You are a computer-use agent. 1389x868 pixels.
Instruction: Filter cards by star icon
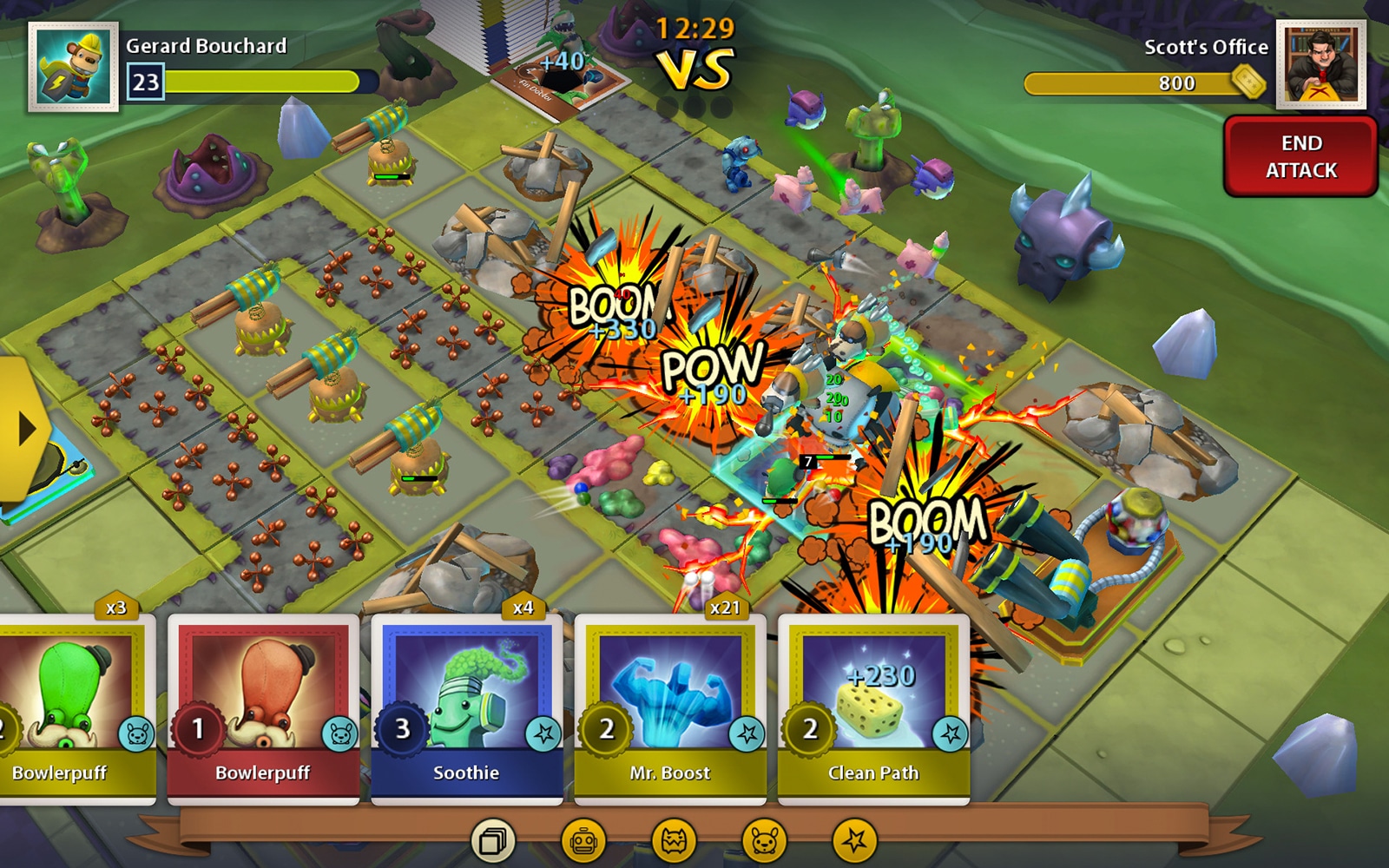point(854,840)
